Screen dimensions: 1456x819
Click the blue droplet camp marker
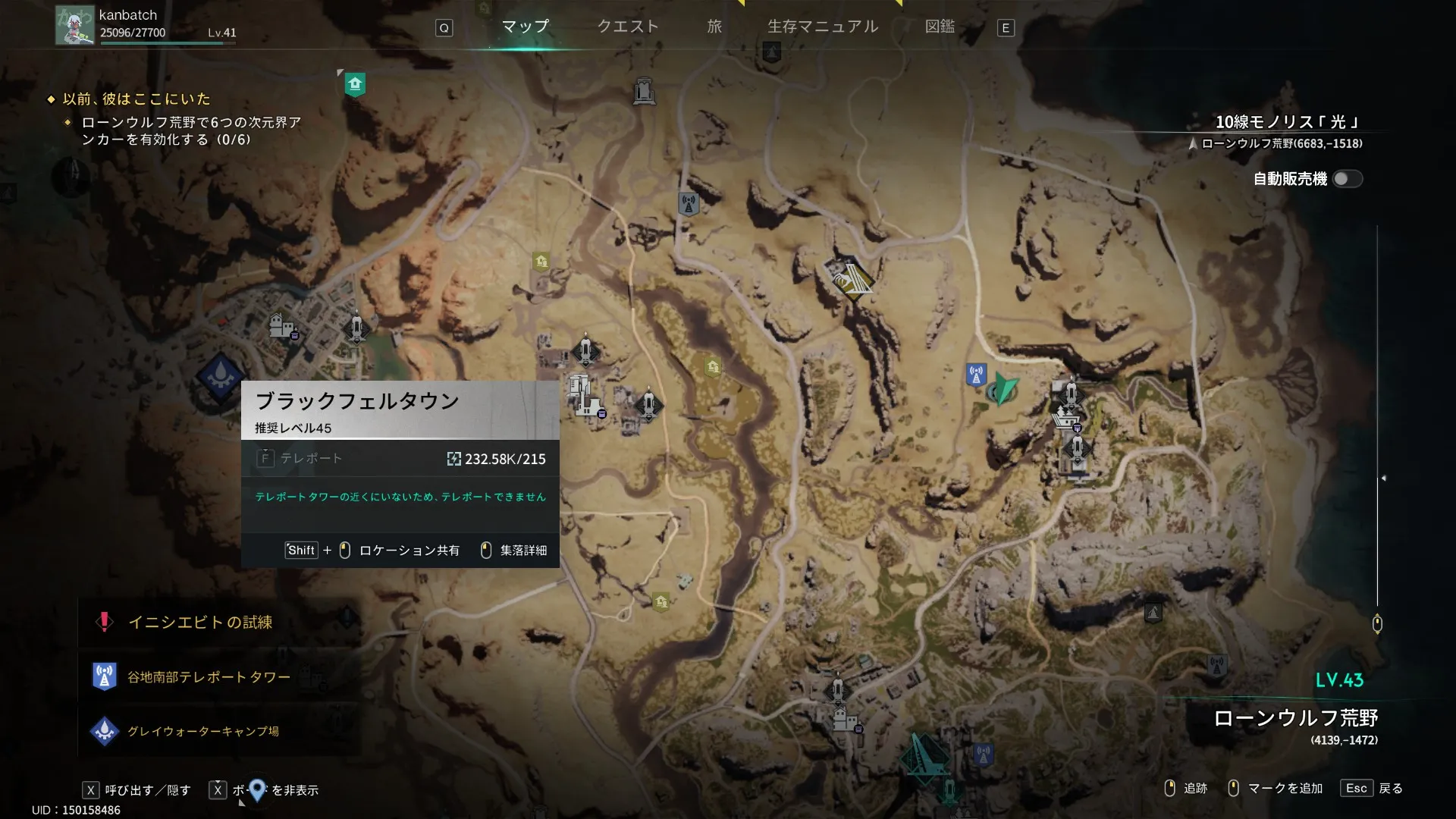[x=220, y=376]
